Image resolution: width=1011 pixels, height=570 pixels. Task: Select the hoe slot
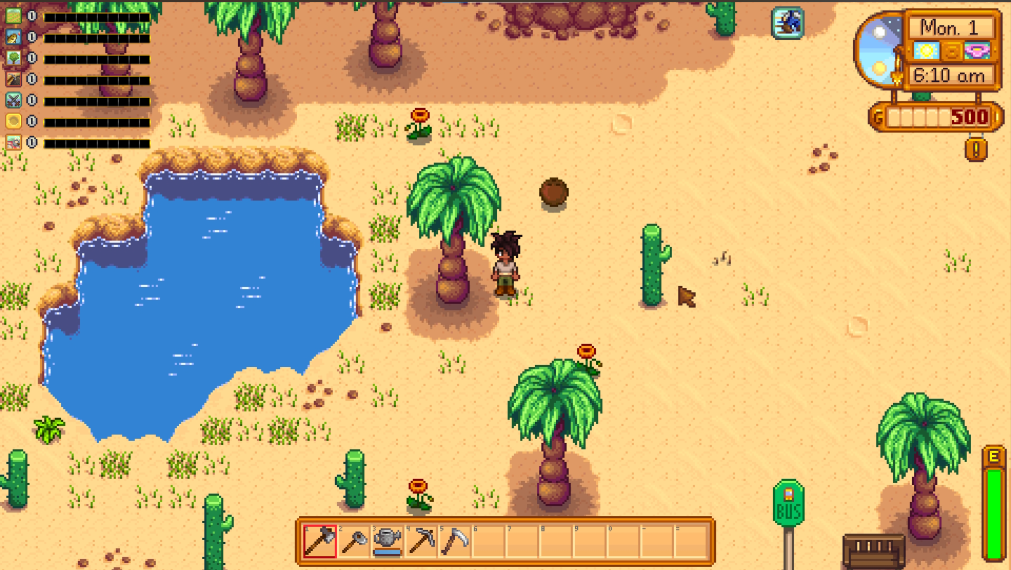pos(355,541)
